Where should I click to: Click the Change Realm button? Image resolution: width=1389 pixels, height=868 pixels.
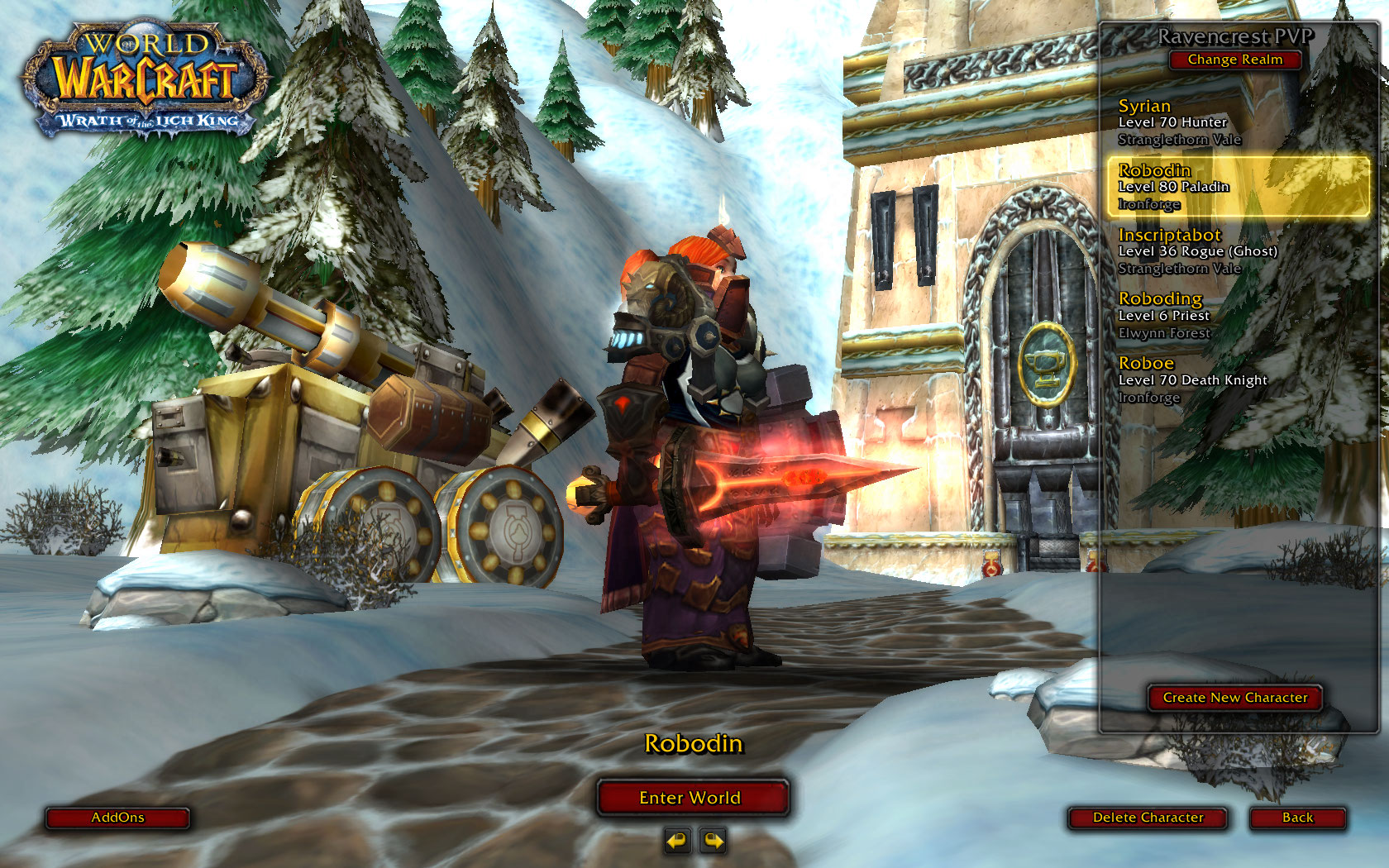(1234, 60)
